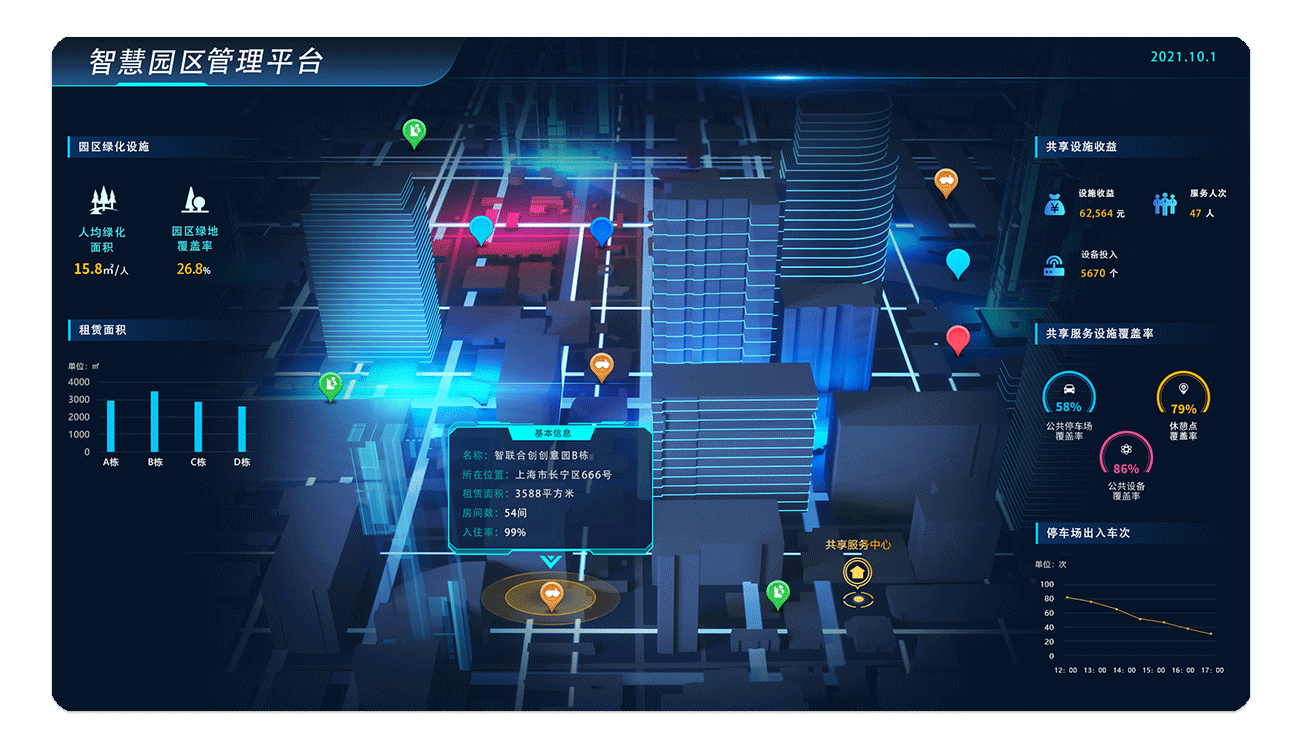The height and width of the screenshot is (750, 1300).
Task: Toggle the small car icon under 共享服务中心
Action: (x=858, y=598)
